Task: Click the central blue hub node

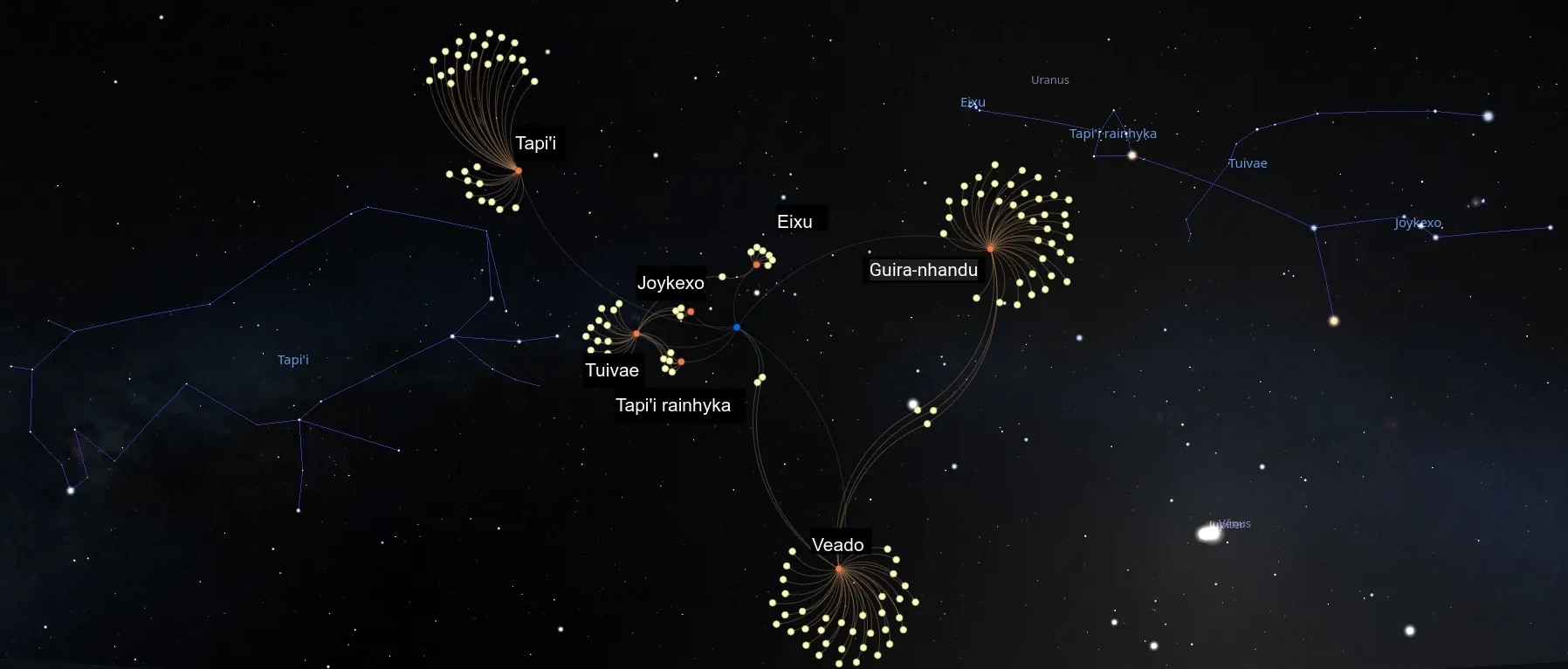Action: 737,328
